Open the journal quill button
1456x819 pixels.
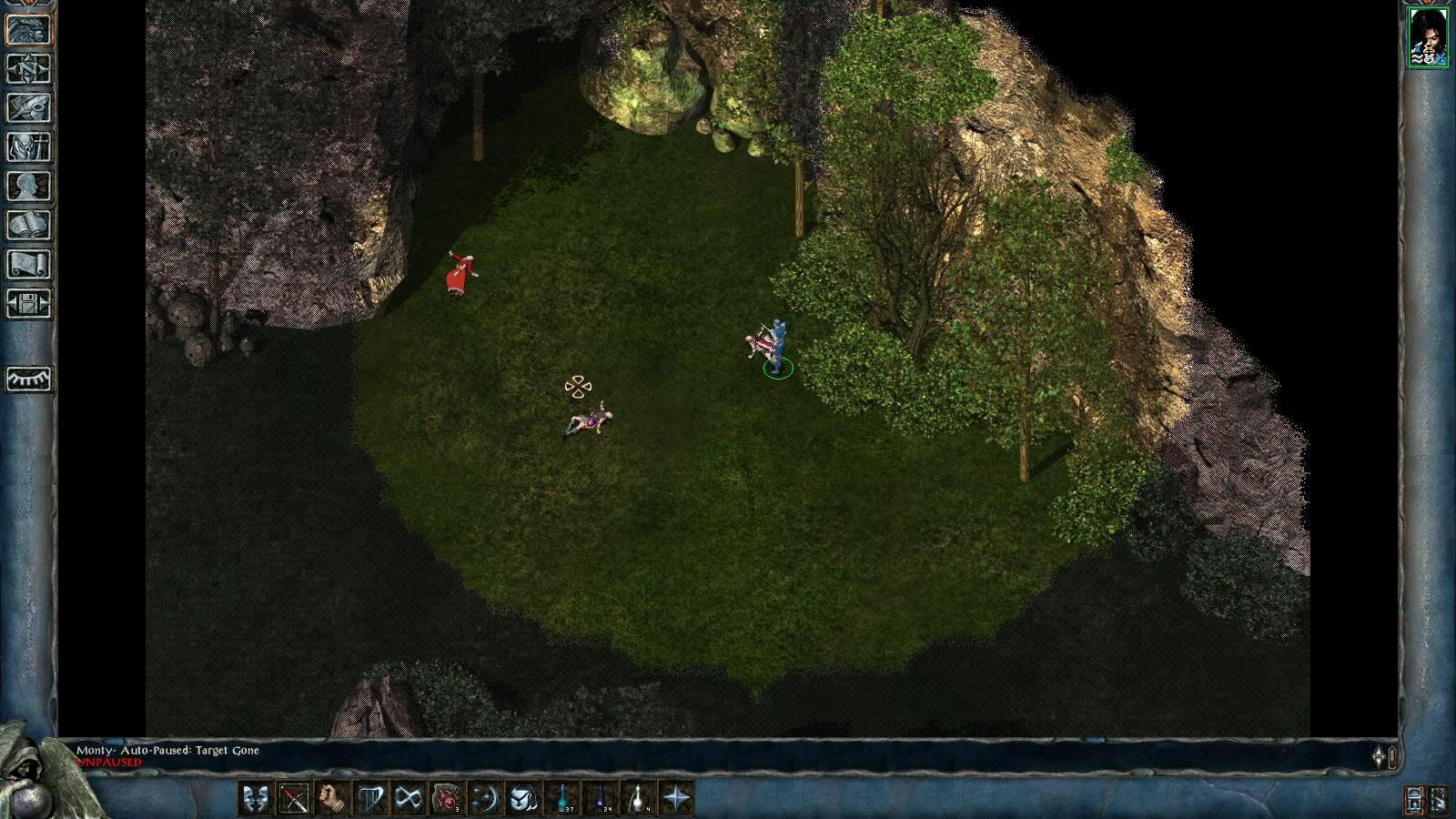[x=29, y=108]
